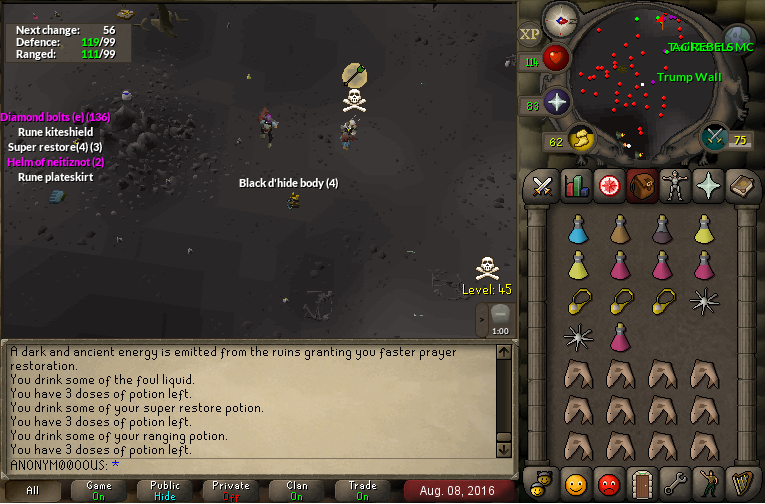
Task: Open the world map globe icon
Action: tap(737, 39)
